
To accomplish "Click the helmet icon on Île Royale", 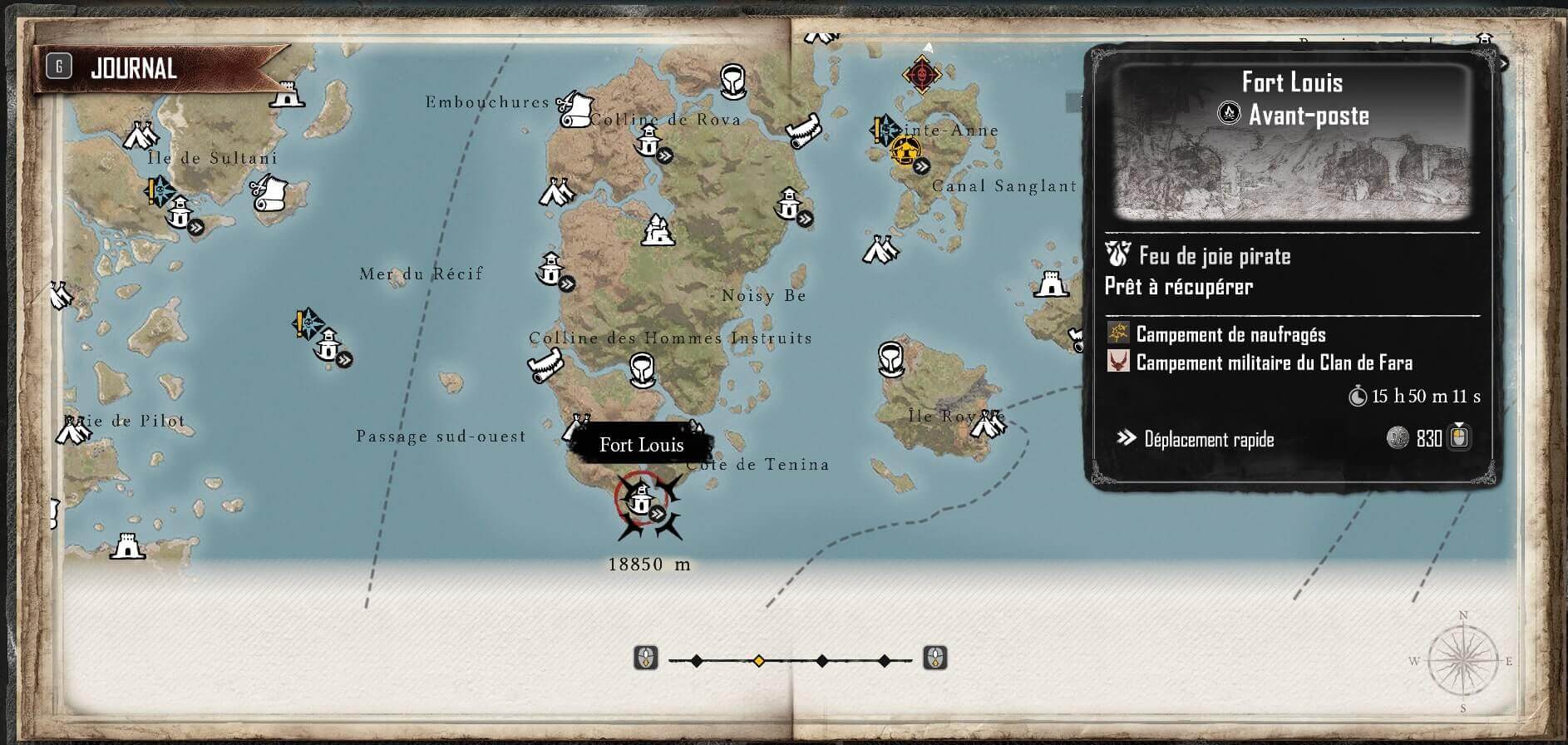I will (891, 358).
